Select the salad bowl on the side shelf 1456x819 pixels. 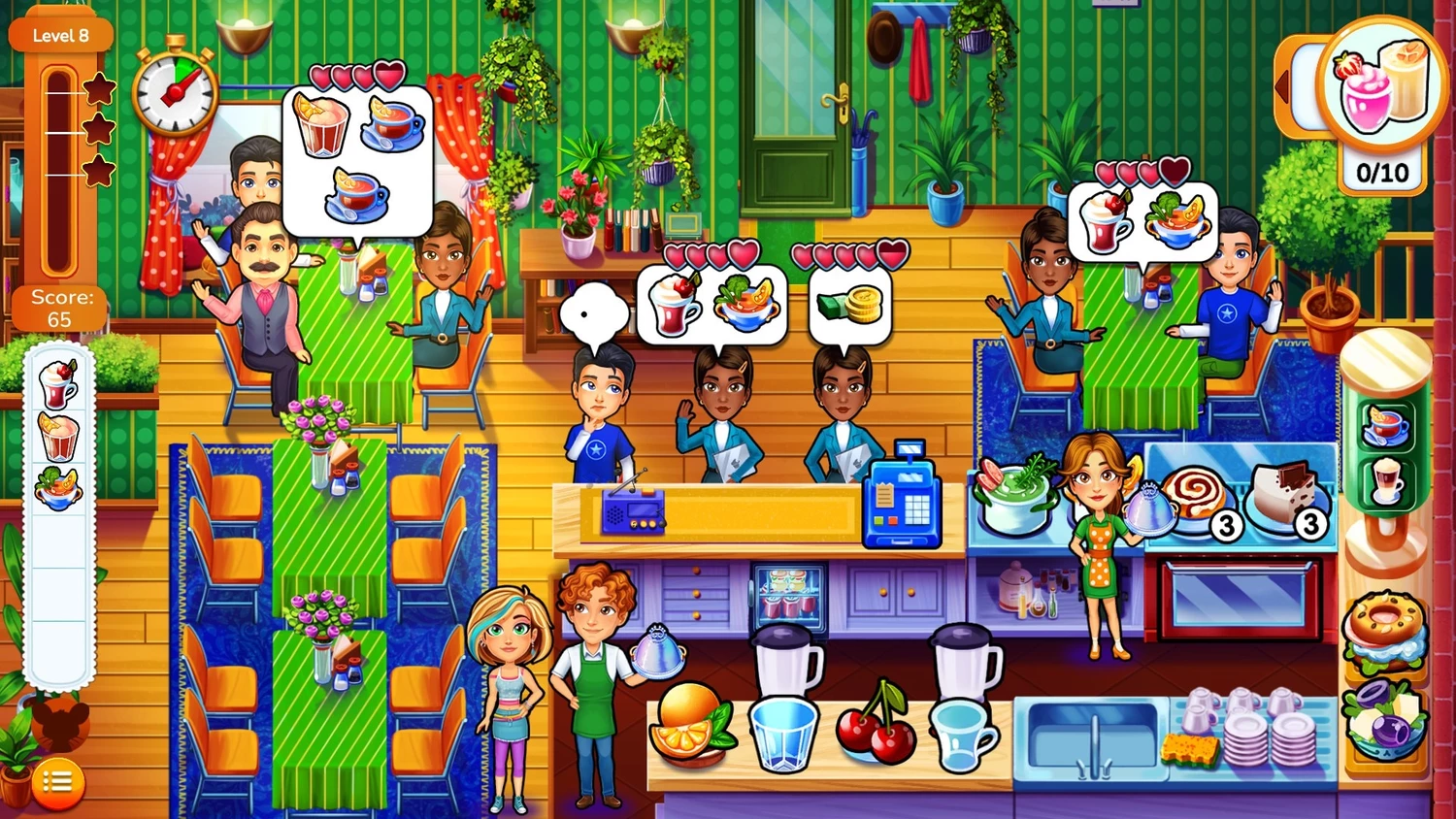coord(1384,716)
